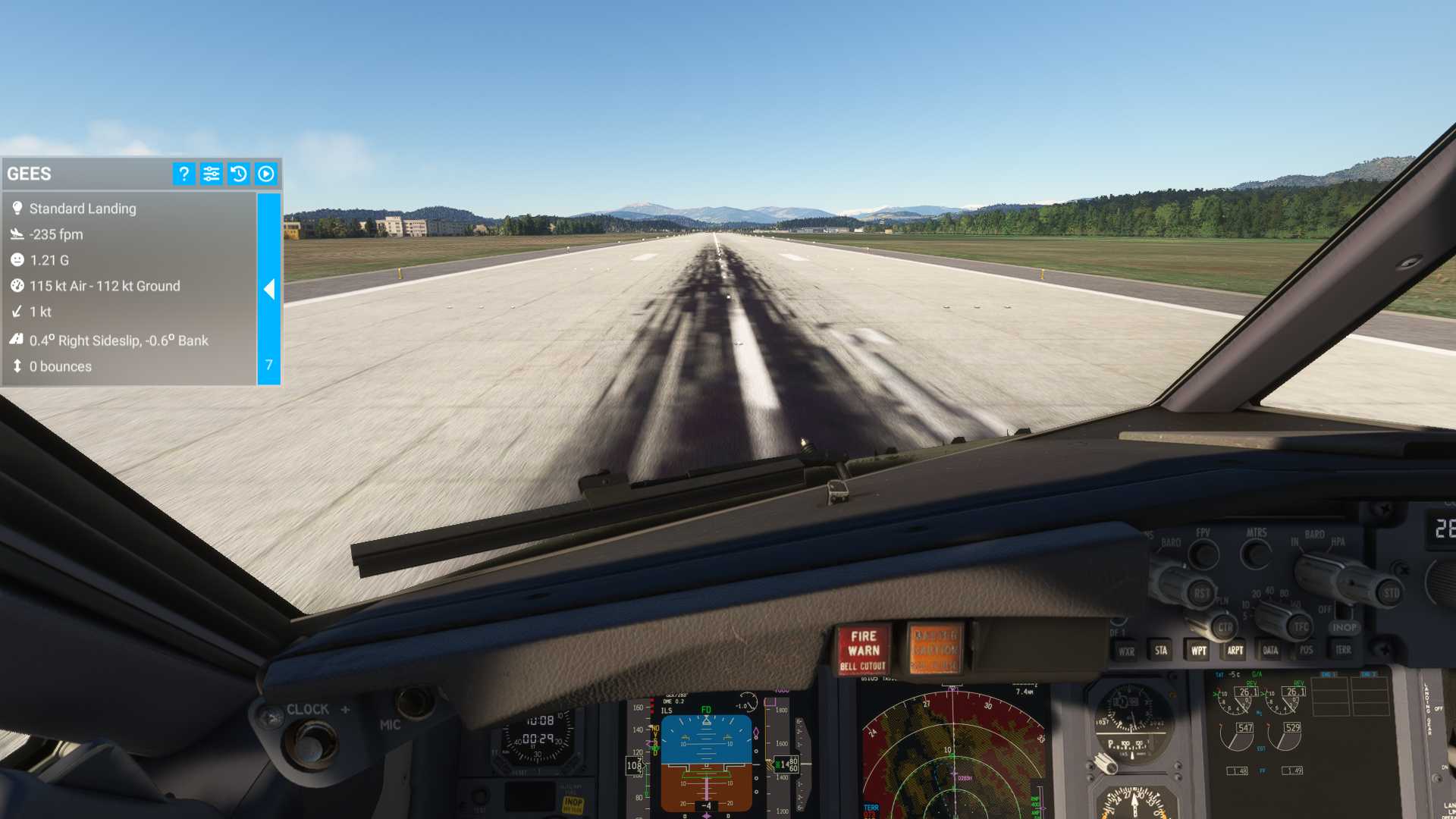Toggle the ARPT airports map button

[1235, 651]
